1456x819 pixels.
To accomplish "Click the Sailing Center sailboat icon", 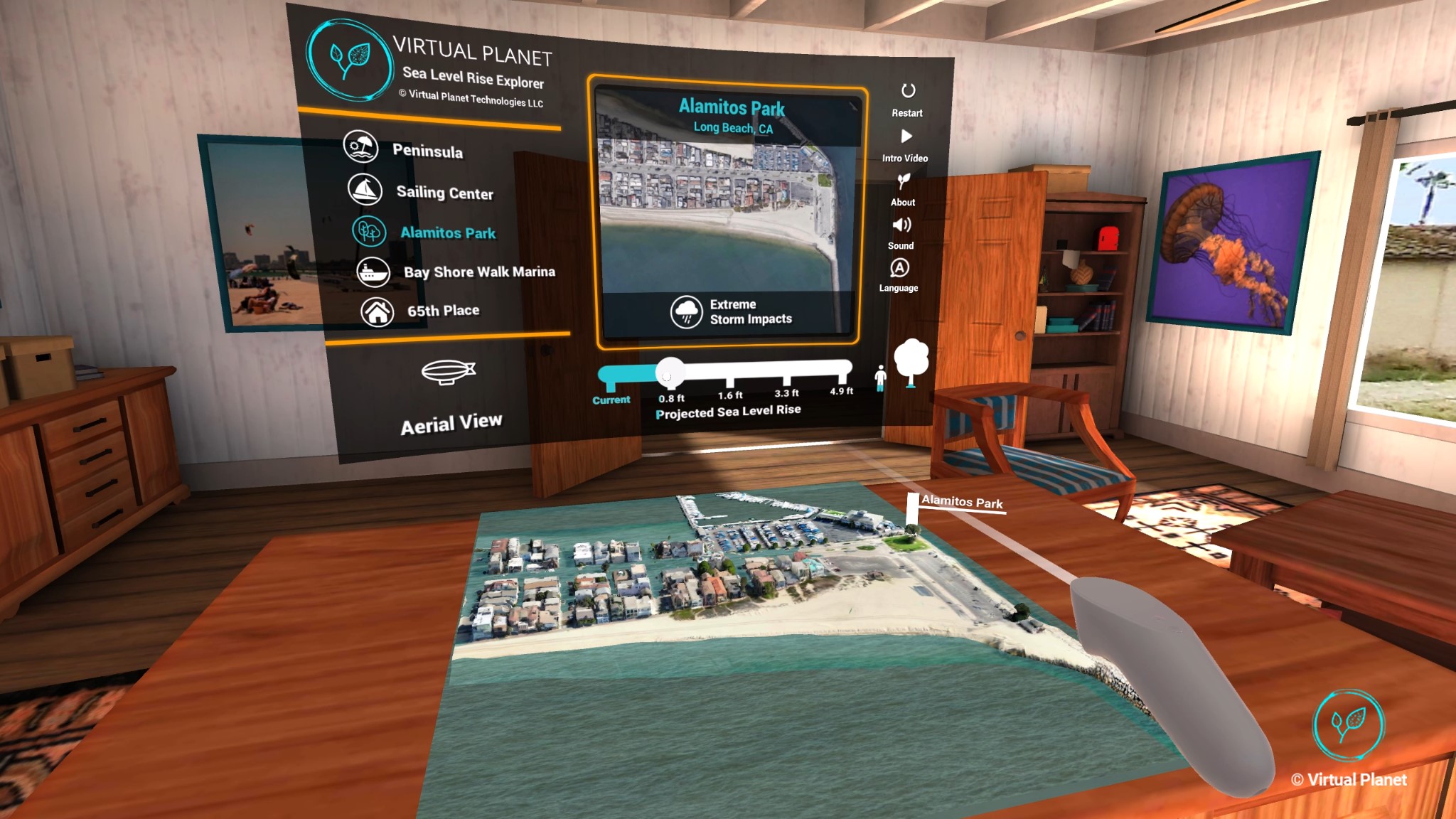I will (x=366, y=191).
